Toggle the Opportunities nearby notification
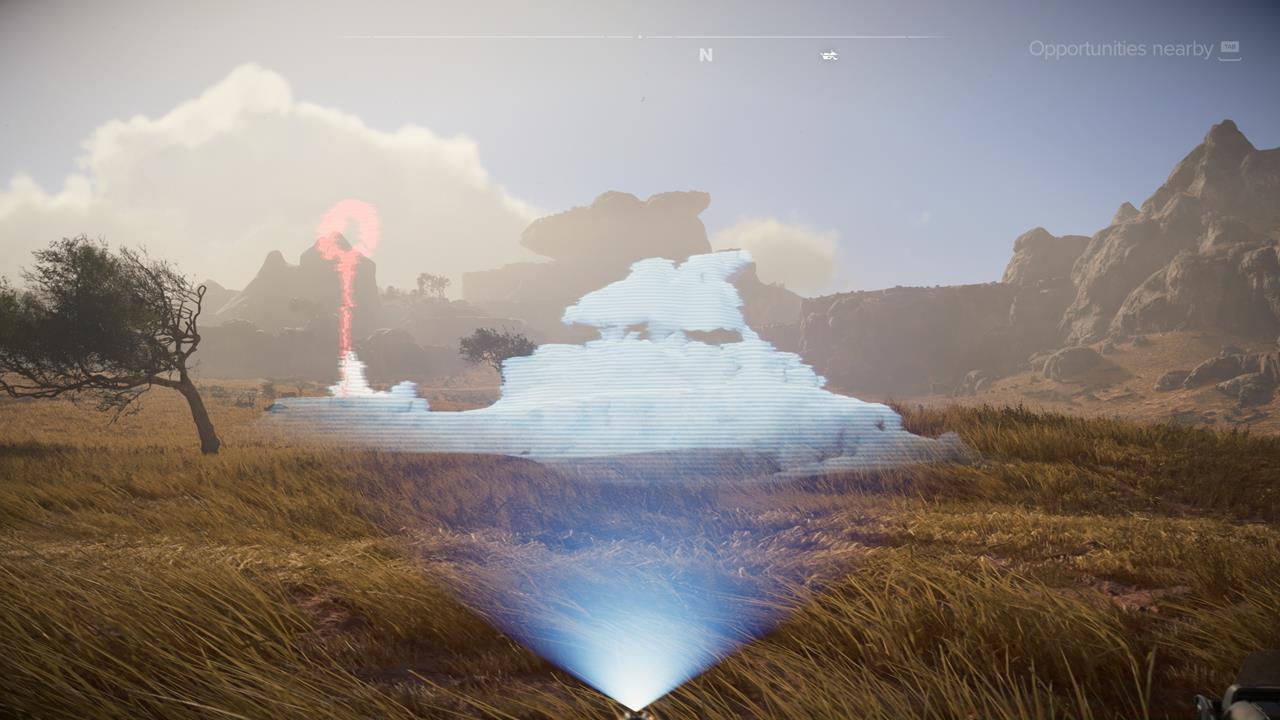This screenshot has width=1280, height=720. (x=1120, y=47)
